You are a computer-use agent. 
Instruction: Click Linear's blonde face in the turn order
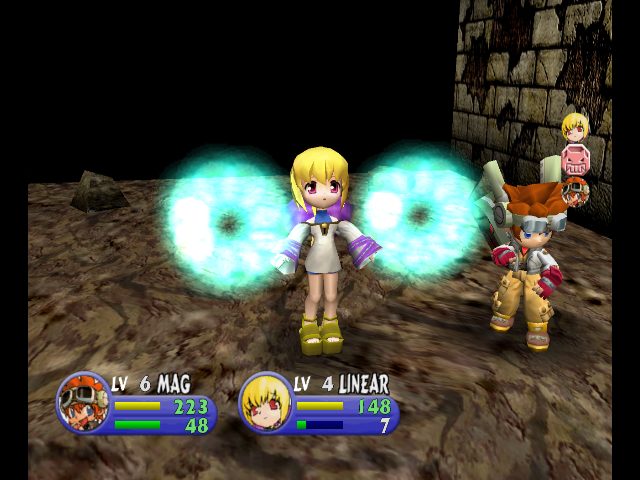[573, 127]
